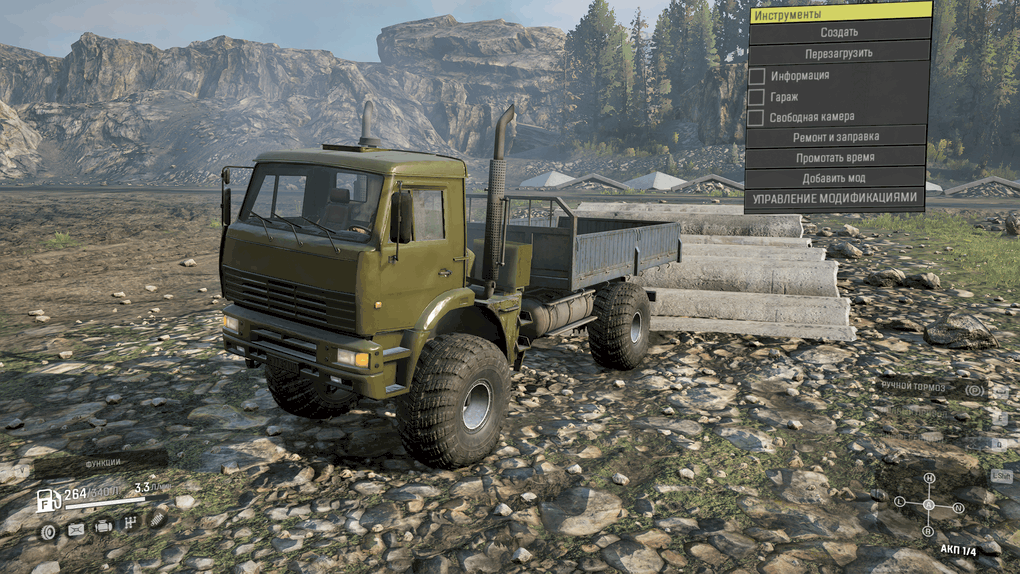Image resolution: width=1020 pixels, height=574 pixels.
Task: Choose Добавить мод
Action: click(x=838, y=178)
